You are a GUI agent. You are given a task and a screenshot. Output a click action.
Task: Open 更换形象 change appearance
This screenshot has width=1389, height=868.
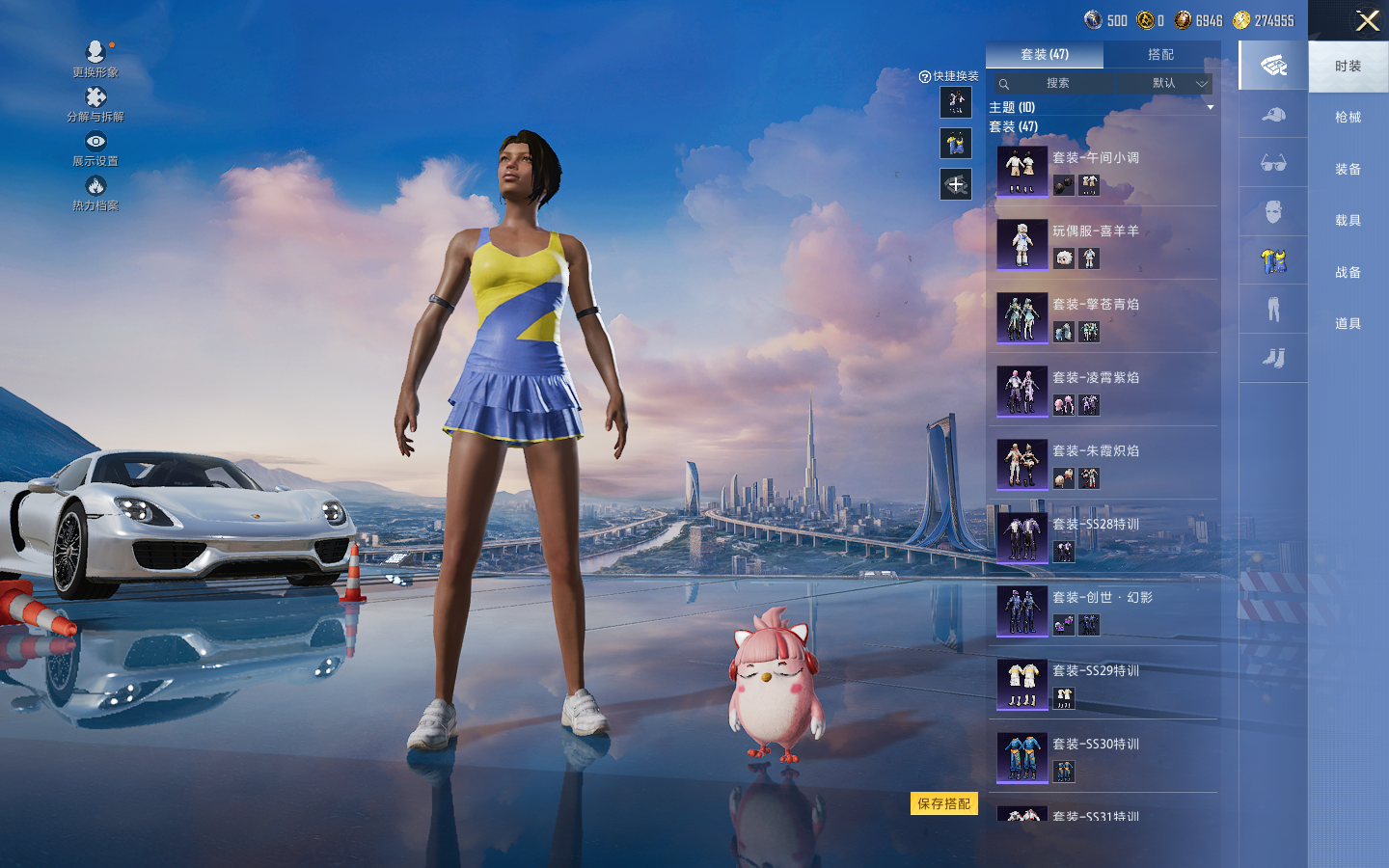click(95, 59)
